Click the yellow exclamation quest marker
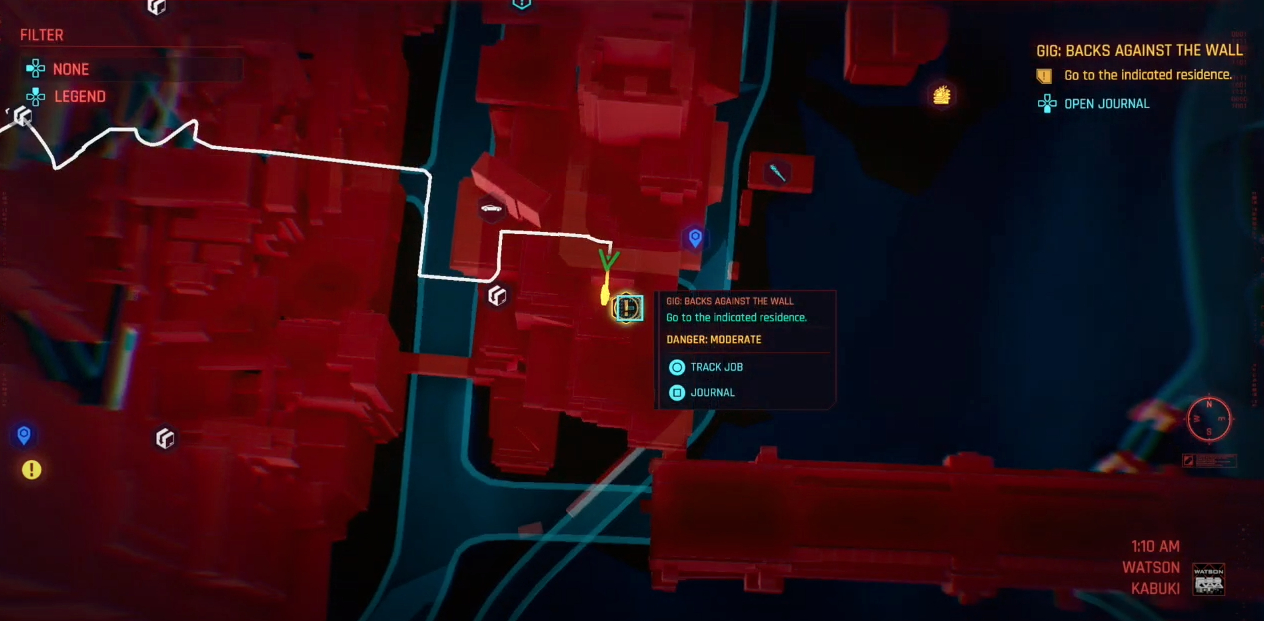This screenshot has width=1264, height=621. [x=32, y=469]
